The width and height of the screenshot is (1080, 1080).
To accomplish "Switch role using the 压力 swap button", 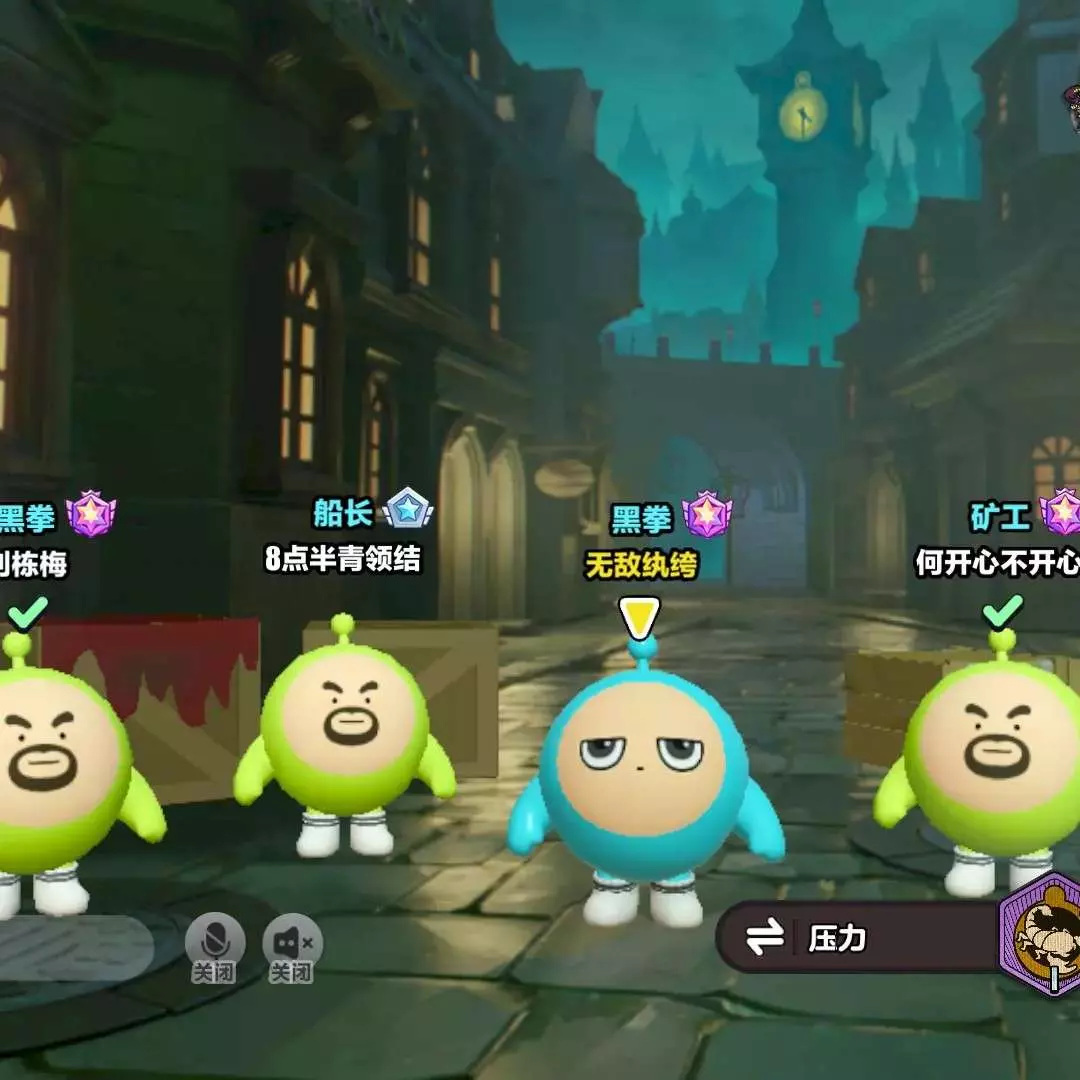I will [x=766, y=938].
